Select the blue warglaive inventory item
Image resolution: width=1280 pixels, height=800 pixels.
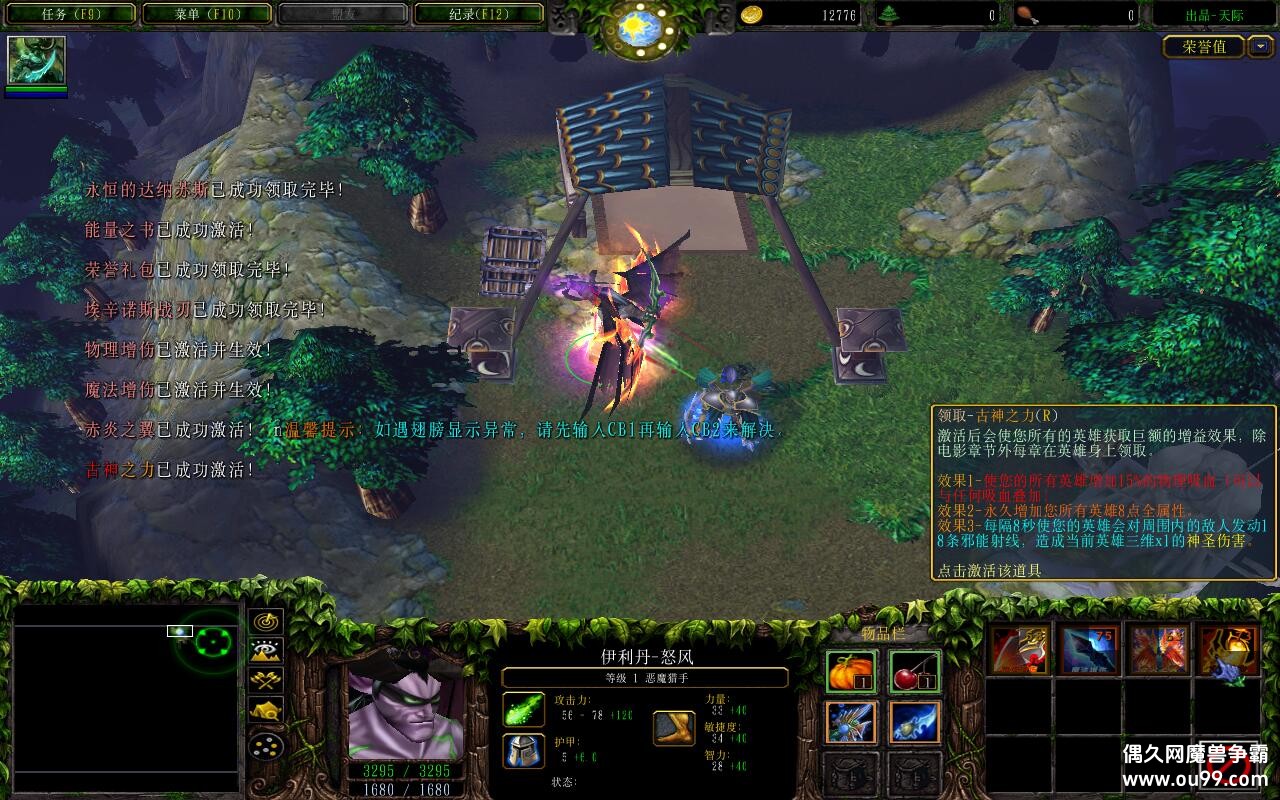(913, 723)
